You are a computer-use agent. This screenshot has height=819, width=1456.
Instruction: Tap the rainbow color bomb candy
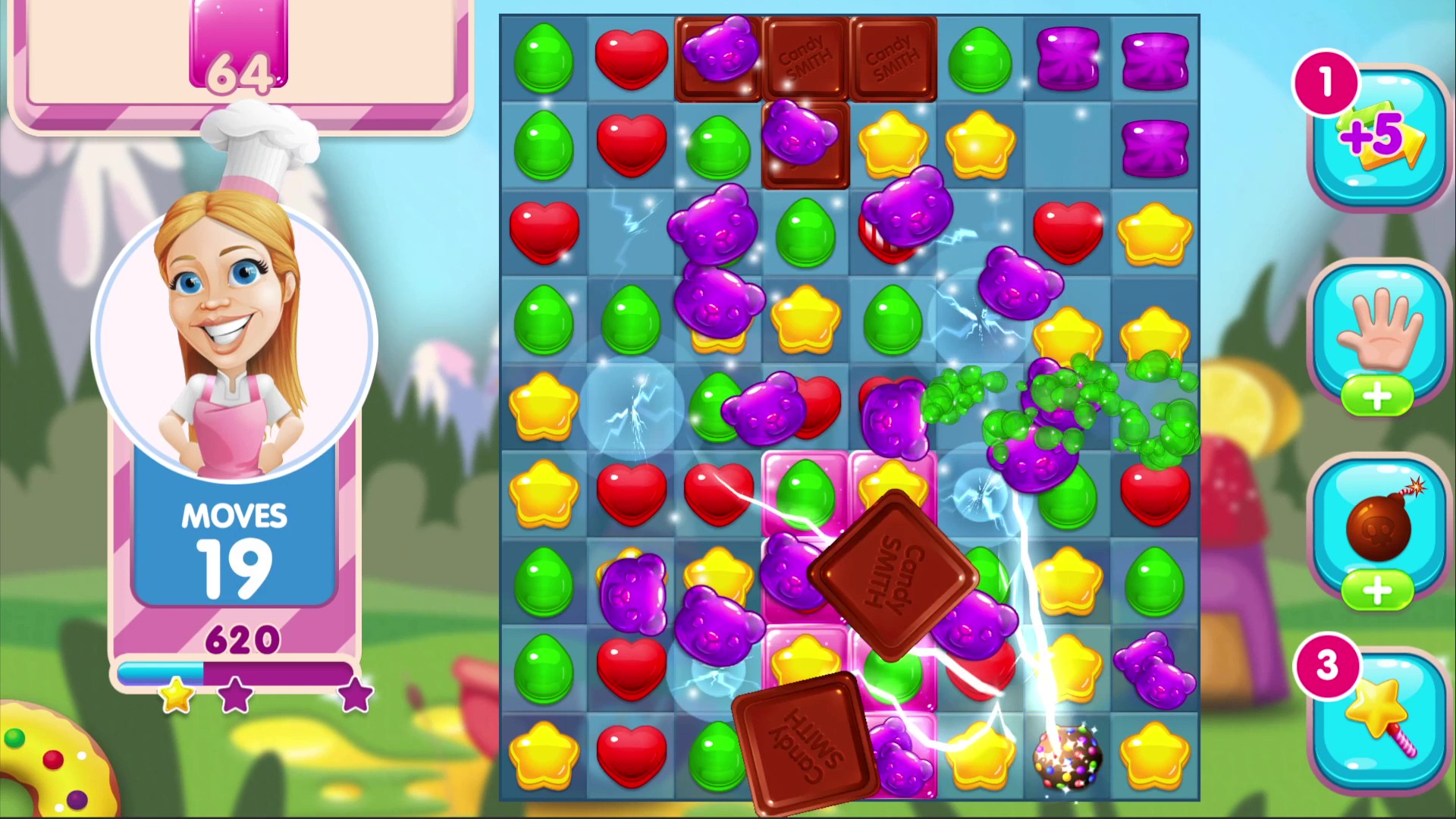coord(1067,758)
